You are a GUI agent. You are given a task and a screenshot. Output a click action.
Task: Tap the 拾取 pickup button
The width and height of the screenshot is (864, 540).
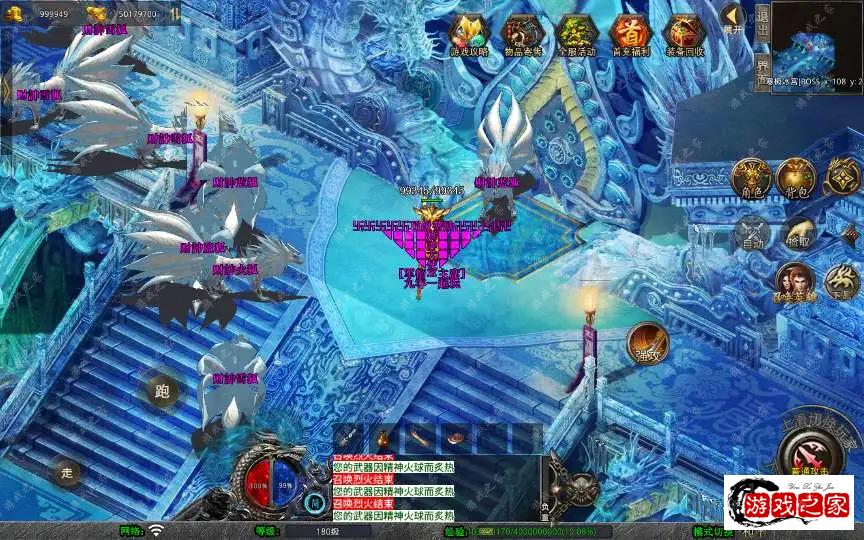pyautogui.click(x=797, y=233)
